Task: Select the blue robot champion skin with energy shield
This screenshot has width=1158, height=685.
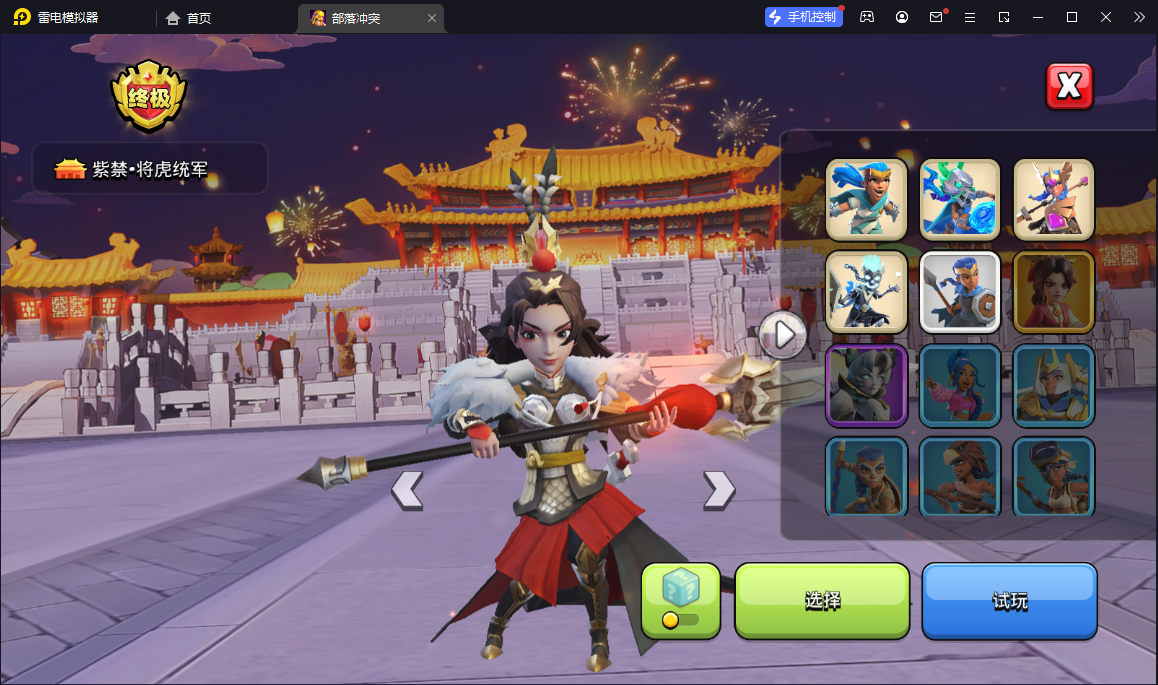Action: [960, 199]
